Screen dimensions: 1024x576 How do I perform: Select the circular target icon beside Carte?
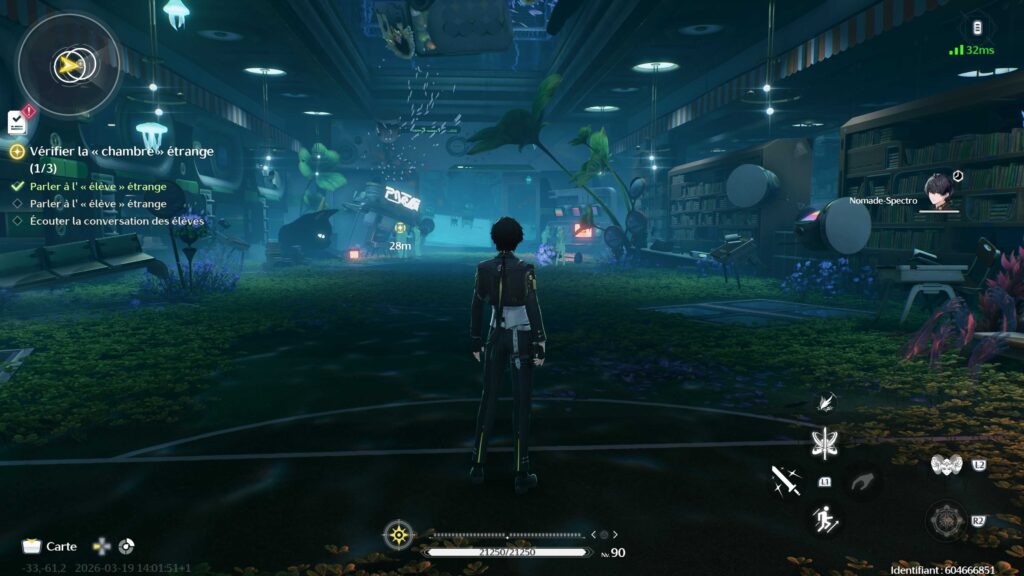coord(126,546)
